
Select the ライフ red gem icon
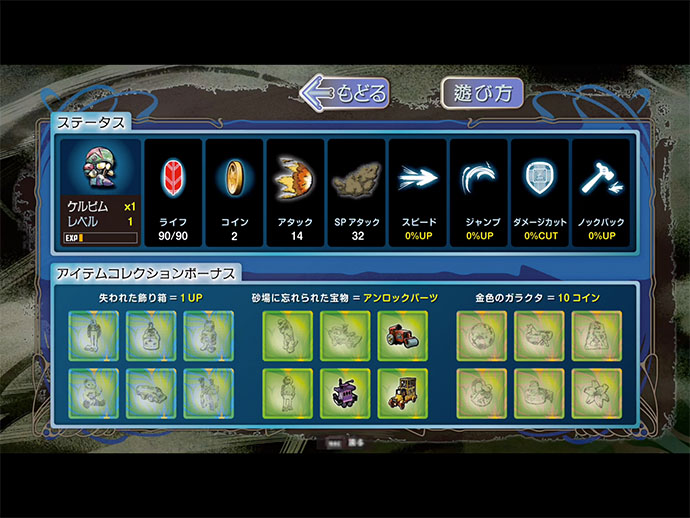coord(174,178)
